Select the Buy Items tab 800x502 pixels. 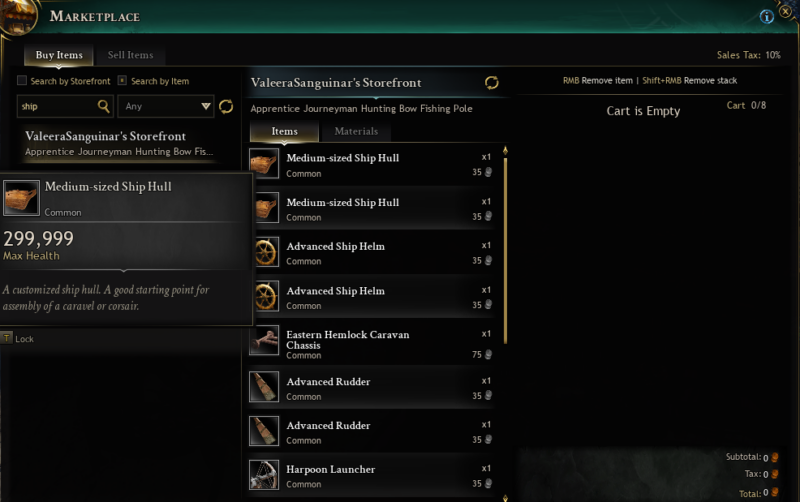coord(59,55)
